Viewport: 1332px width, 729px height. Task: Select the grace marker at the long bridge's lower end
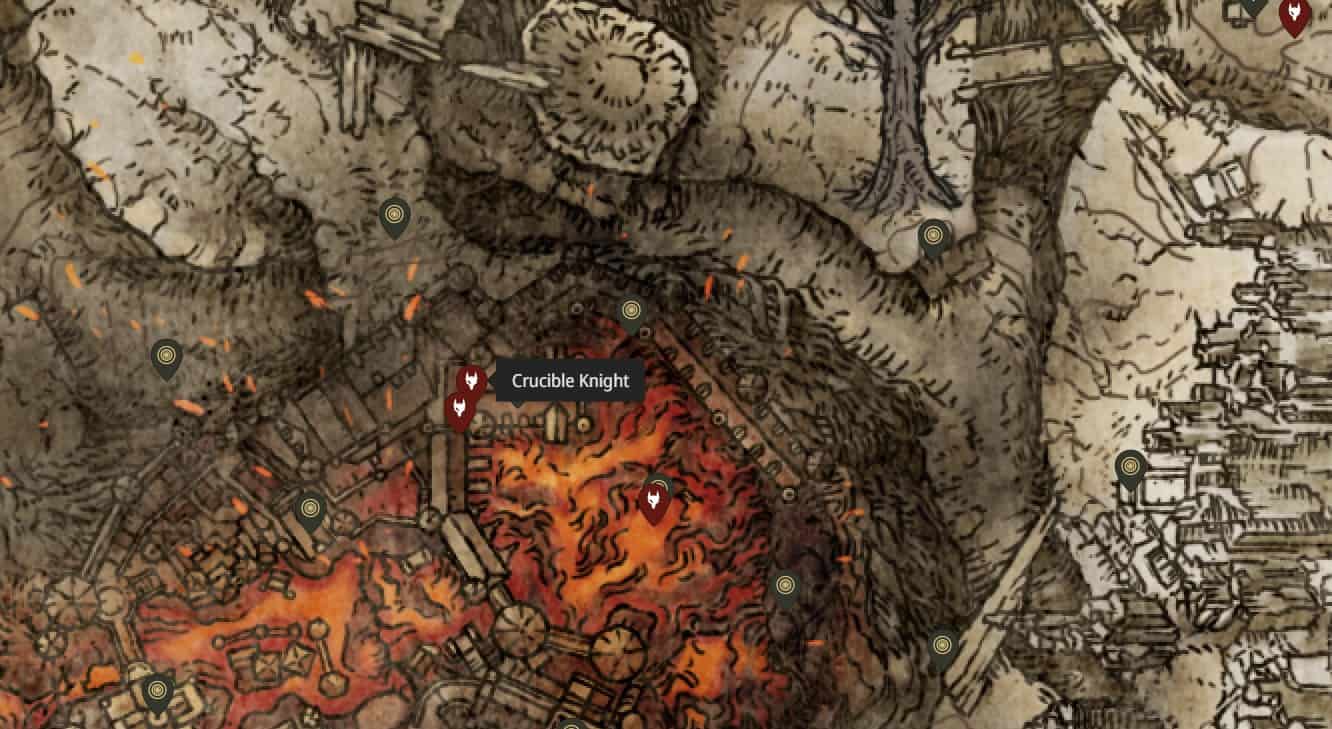[942, 647]
